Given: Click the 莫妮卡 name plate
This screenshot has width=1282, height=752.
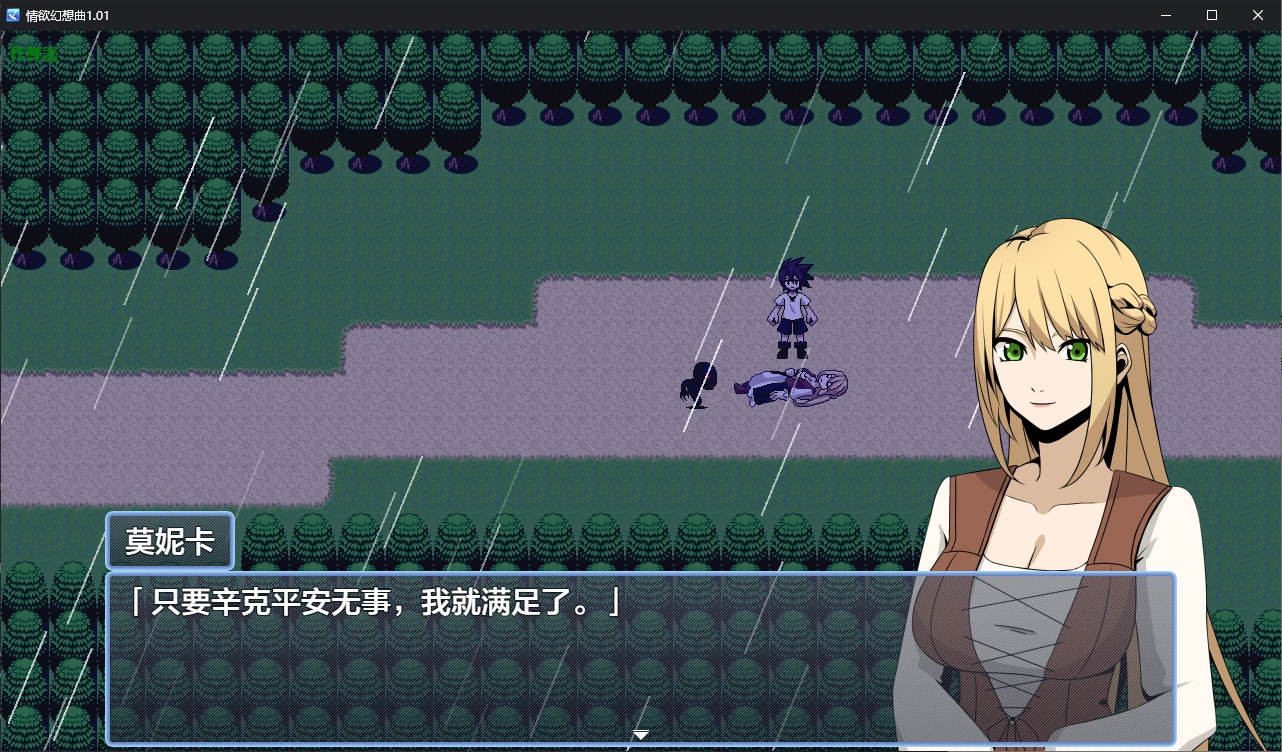Looking at the screenshot, I should (169, 540).
